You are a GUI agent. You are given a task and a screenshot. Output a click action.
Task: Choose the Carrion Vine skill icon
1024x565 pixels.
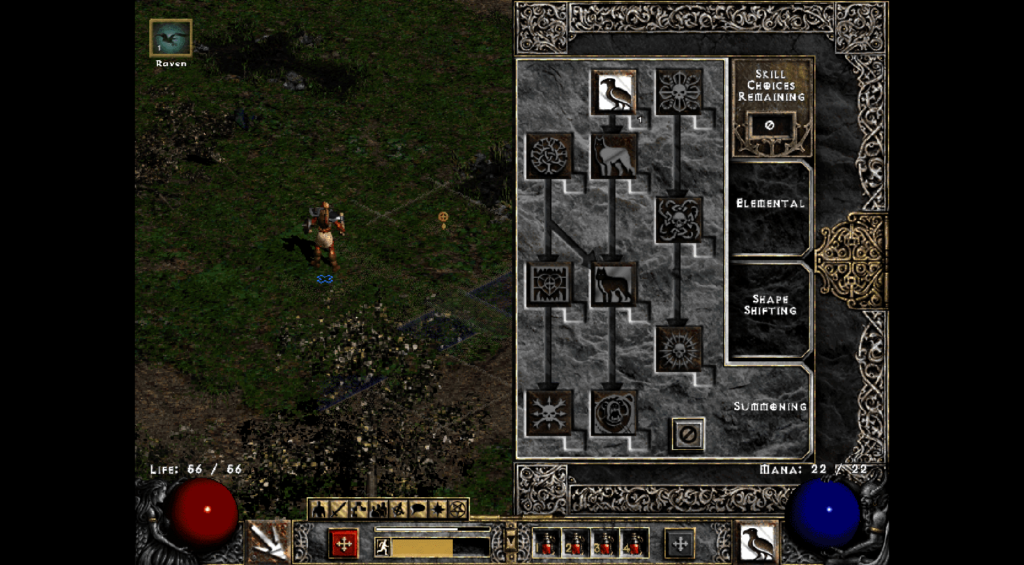pos(679,219)
